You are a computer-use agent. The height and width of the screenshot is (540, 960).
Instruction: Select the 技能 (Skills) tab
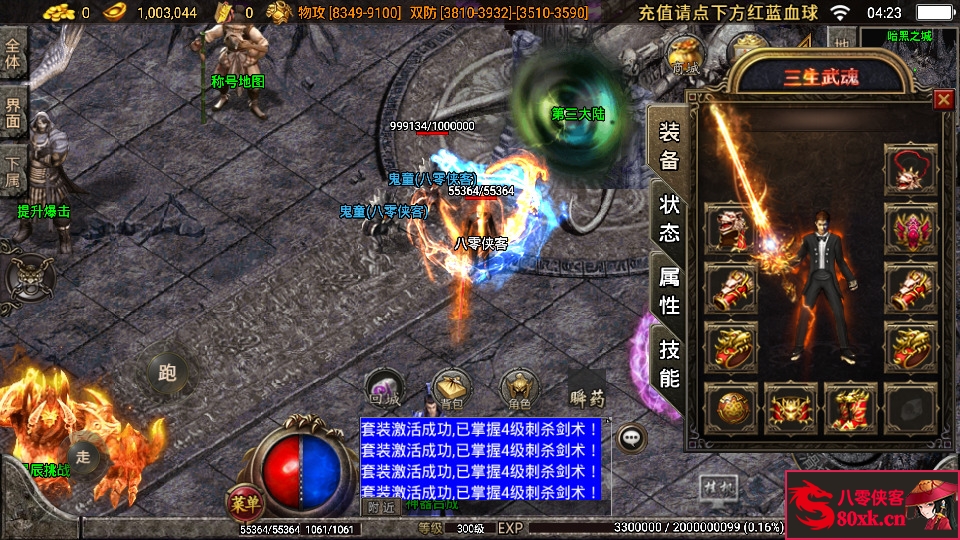669,363
